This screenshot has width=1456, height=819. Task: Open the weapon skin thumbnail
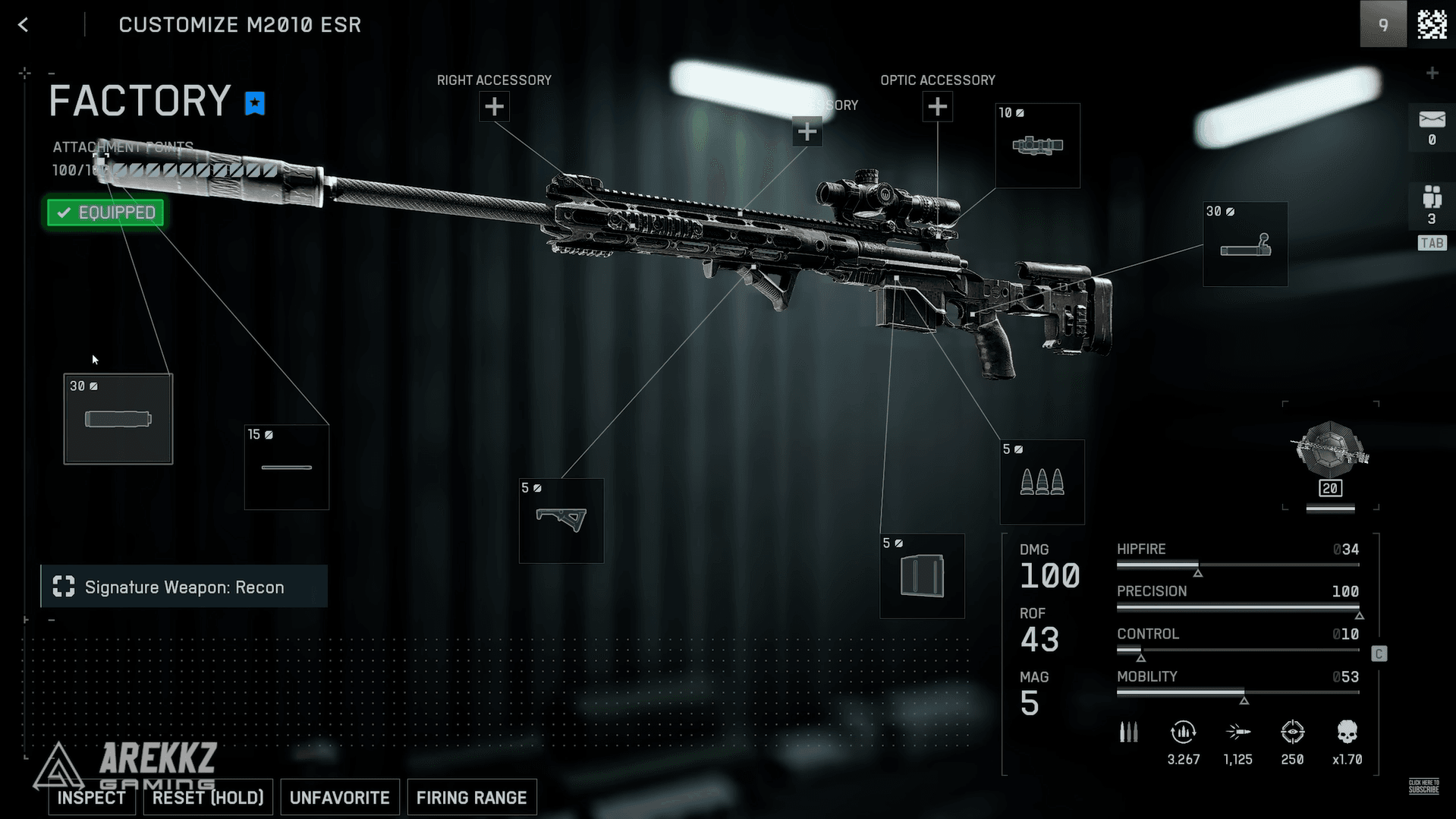tap(1330, 455)
